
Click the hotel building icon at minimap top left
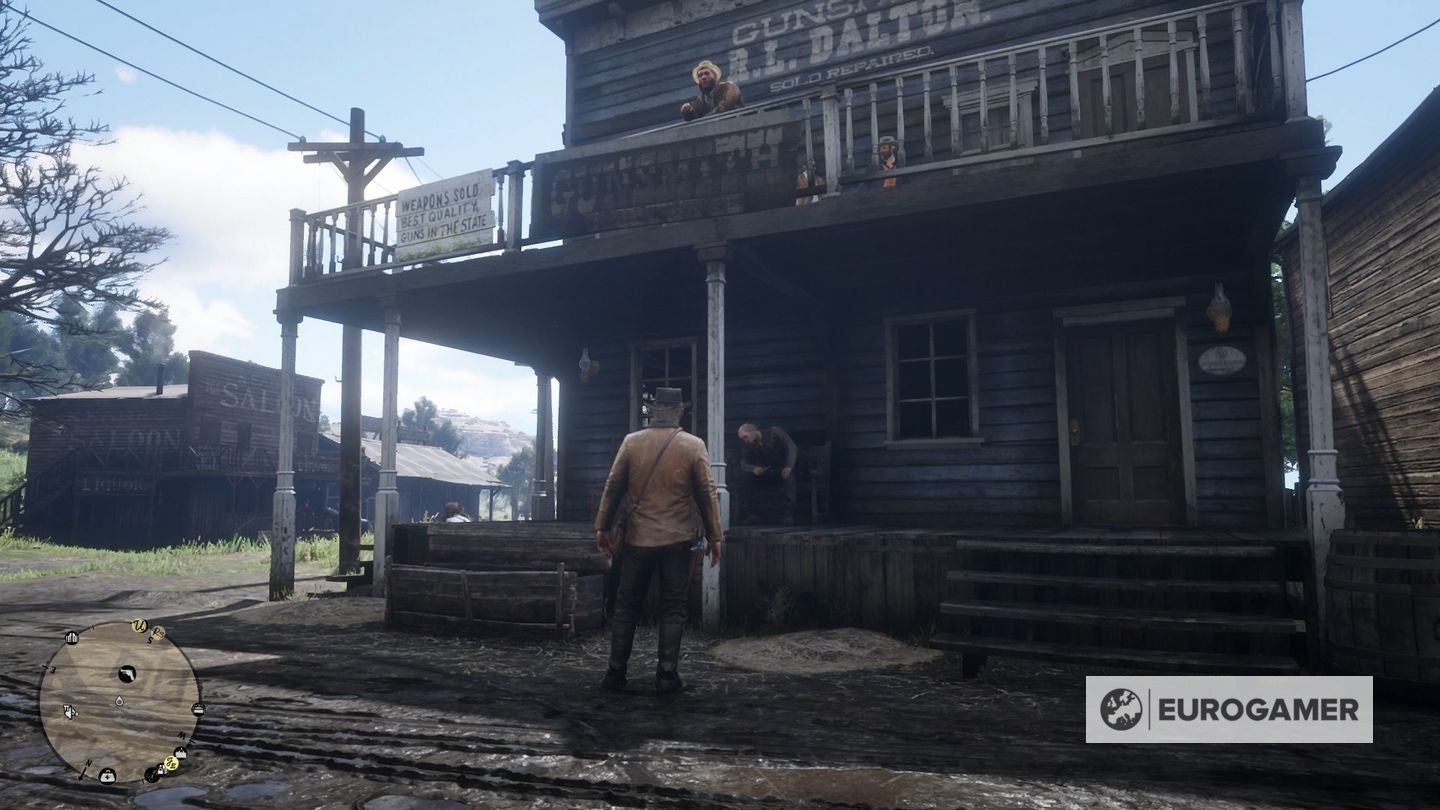click(71, 638)
